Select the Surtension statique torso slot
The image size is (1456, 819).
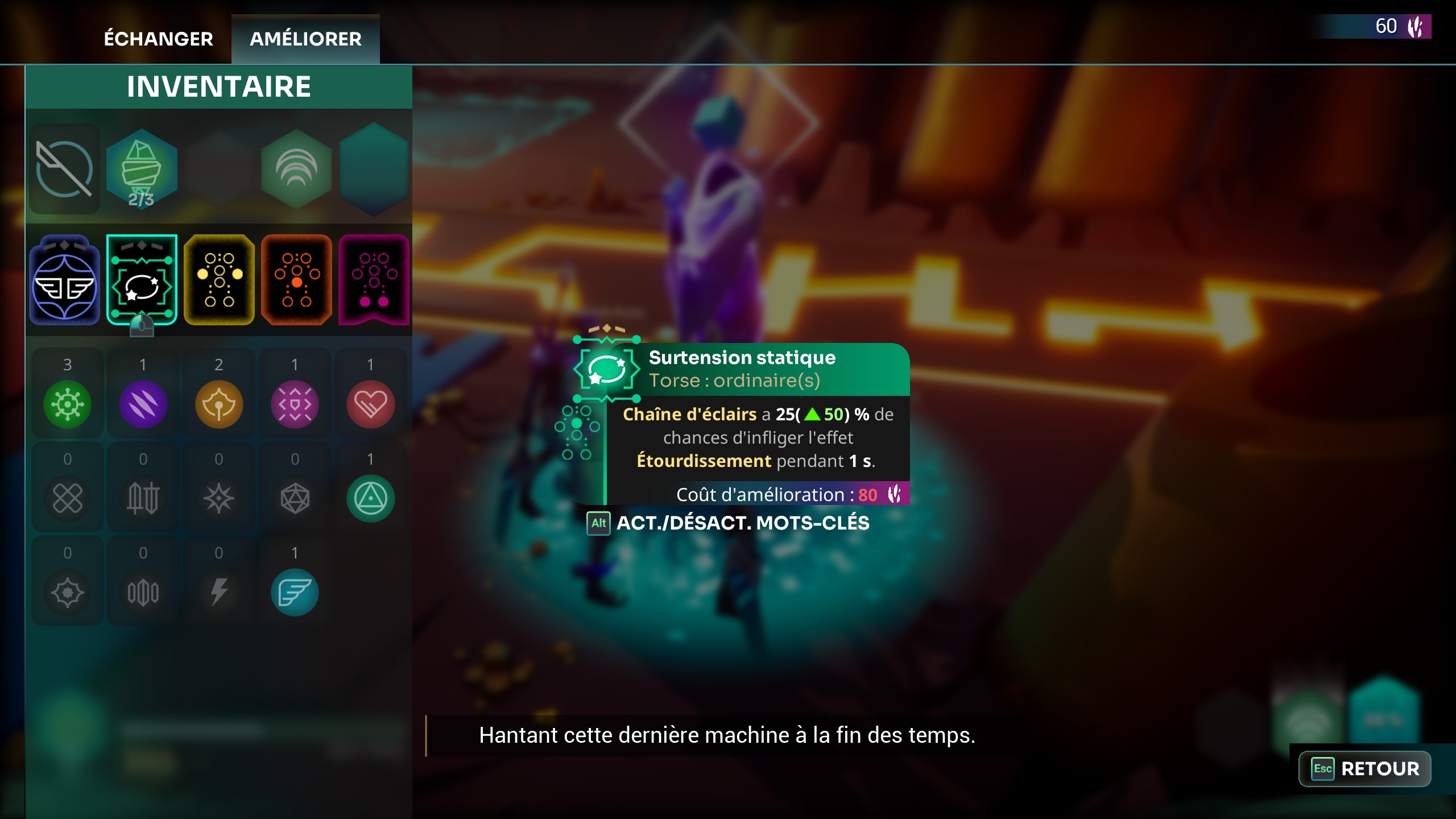(x=142, y=280)
